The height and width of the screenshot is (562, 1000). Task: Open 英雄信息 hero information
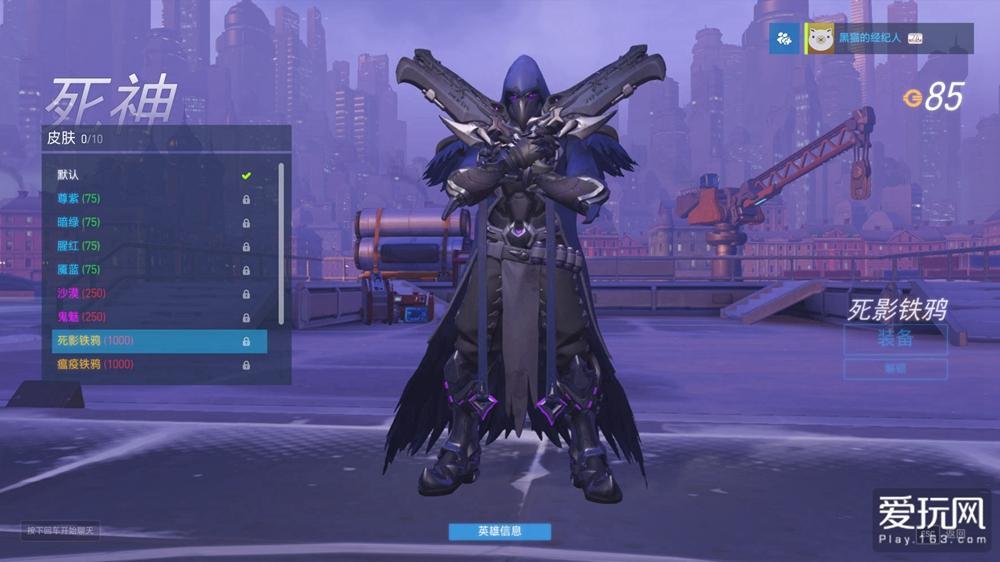499,531
